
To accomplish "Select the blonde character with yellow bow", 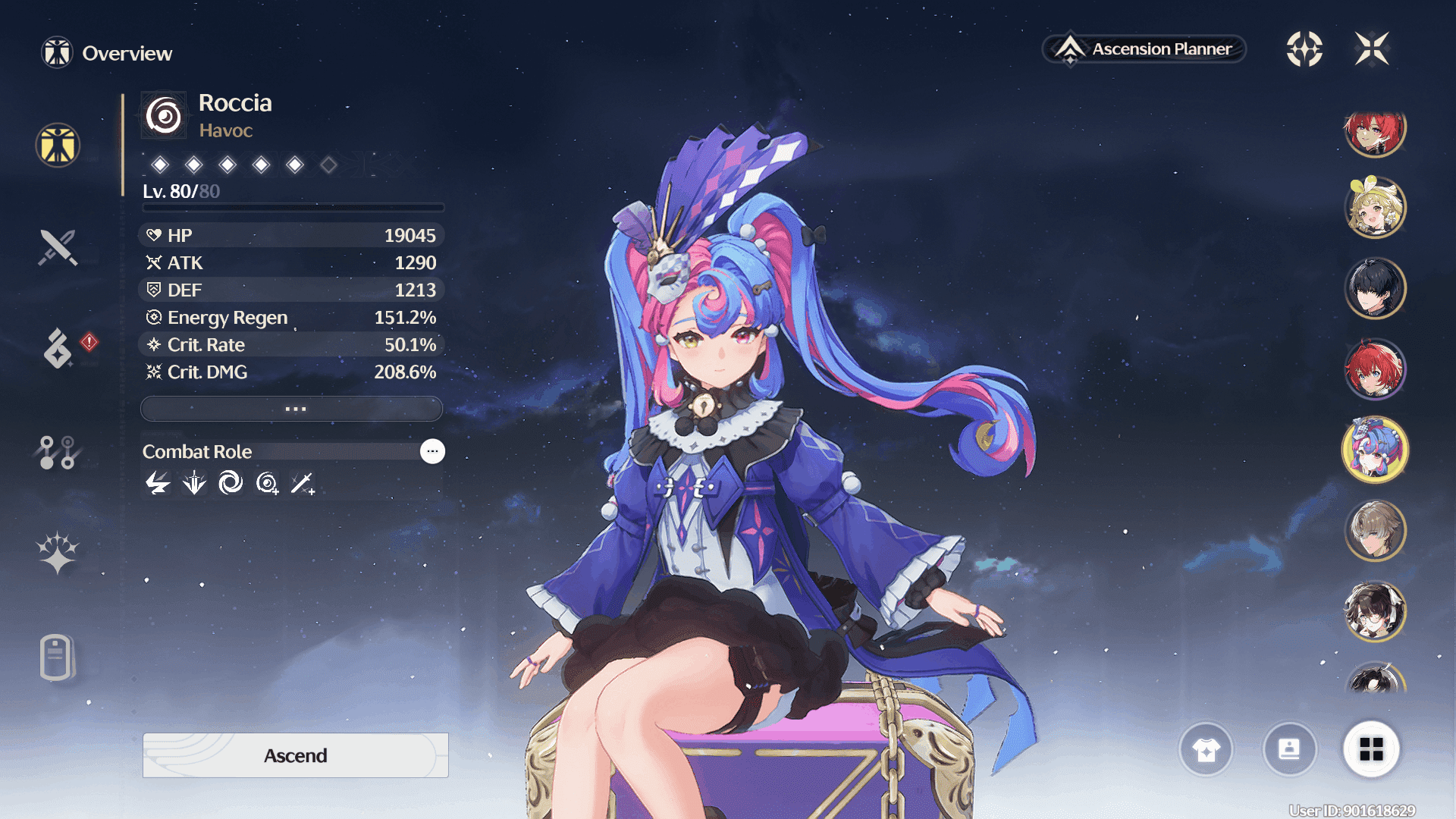I will (1375, 207).
